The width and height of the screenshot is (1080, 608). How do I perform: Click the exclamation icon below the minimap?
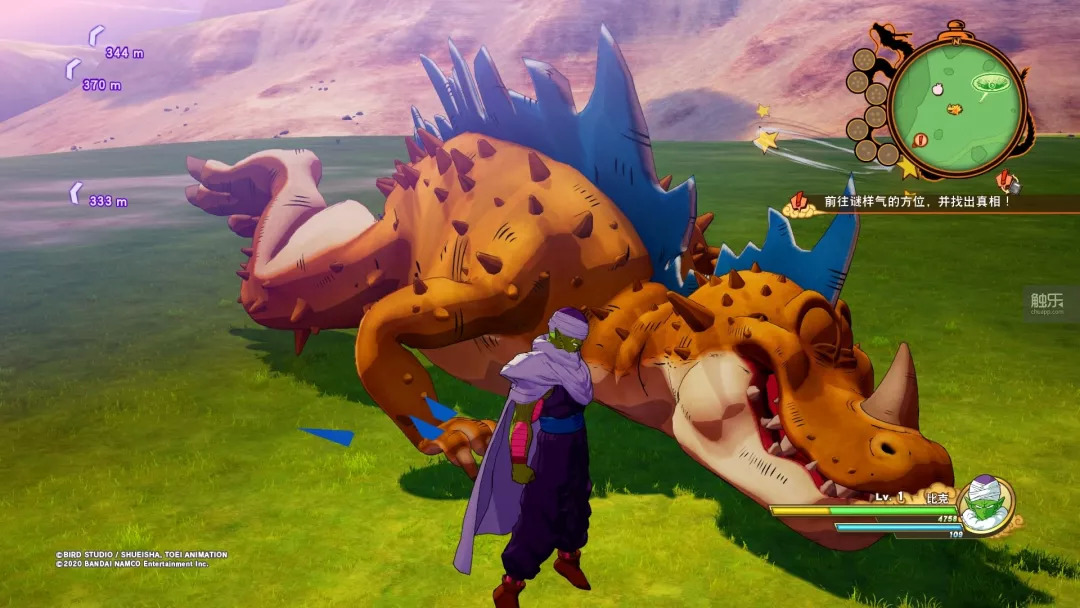pyautogui.click(x=1008, y=182)
